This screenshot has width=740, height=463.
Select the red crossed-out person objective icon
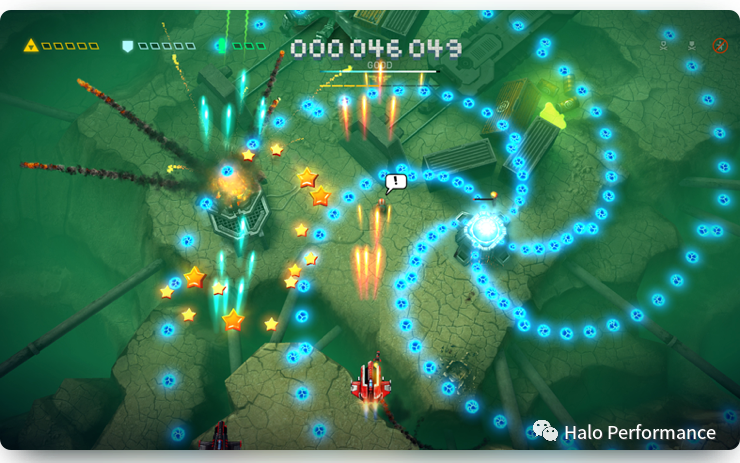point(719,45)
